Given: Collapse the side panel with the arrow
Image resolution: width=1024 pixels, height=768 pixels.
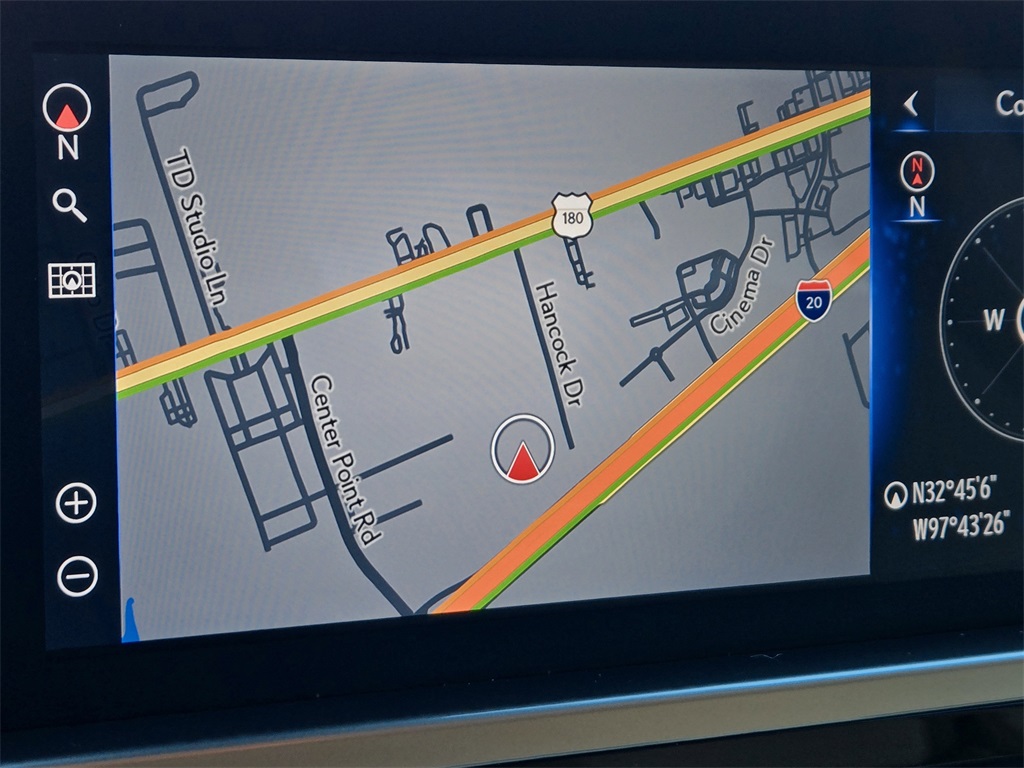Looking at the screenshot, I should (x=910, y=104).
